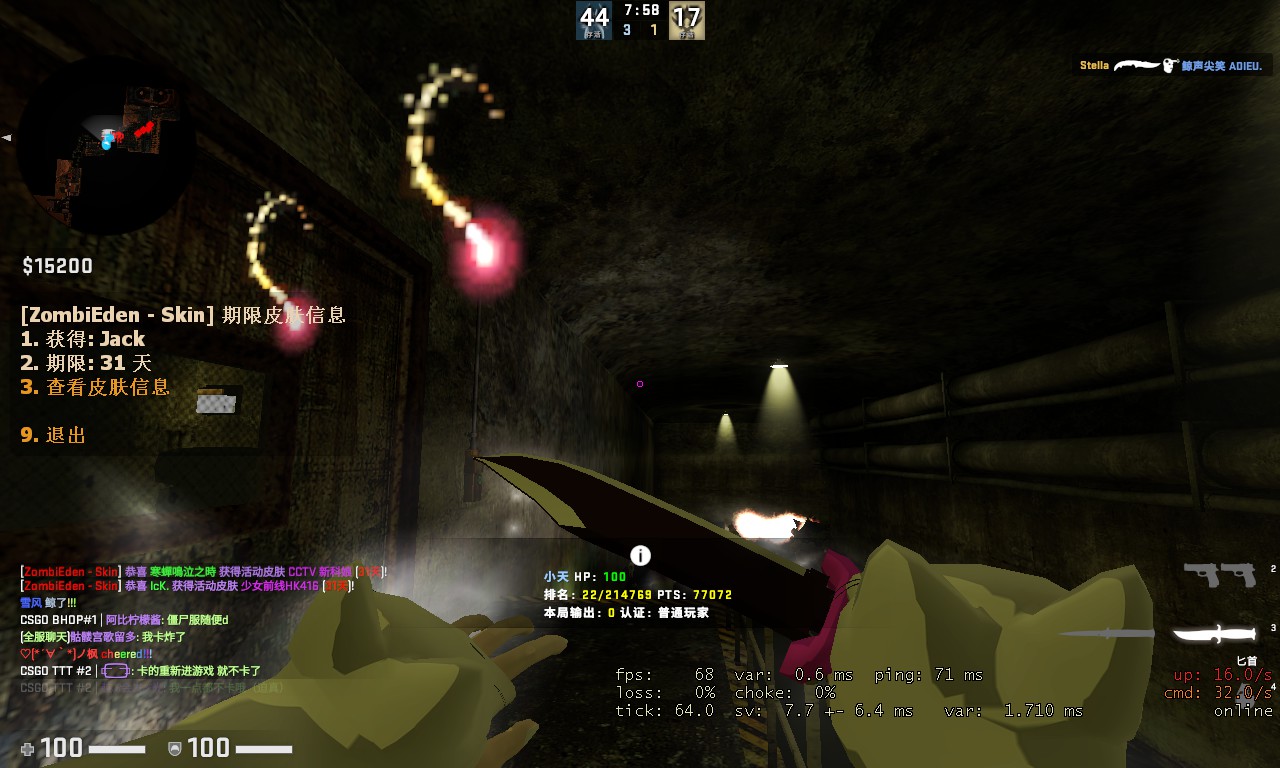Click the info icon above player stats
Screen dimensions: 1280x768
[x=641, y=555]
